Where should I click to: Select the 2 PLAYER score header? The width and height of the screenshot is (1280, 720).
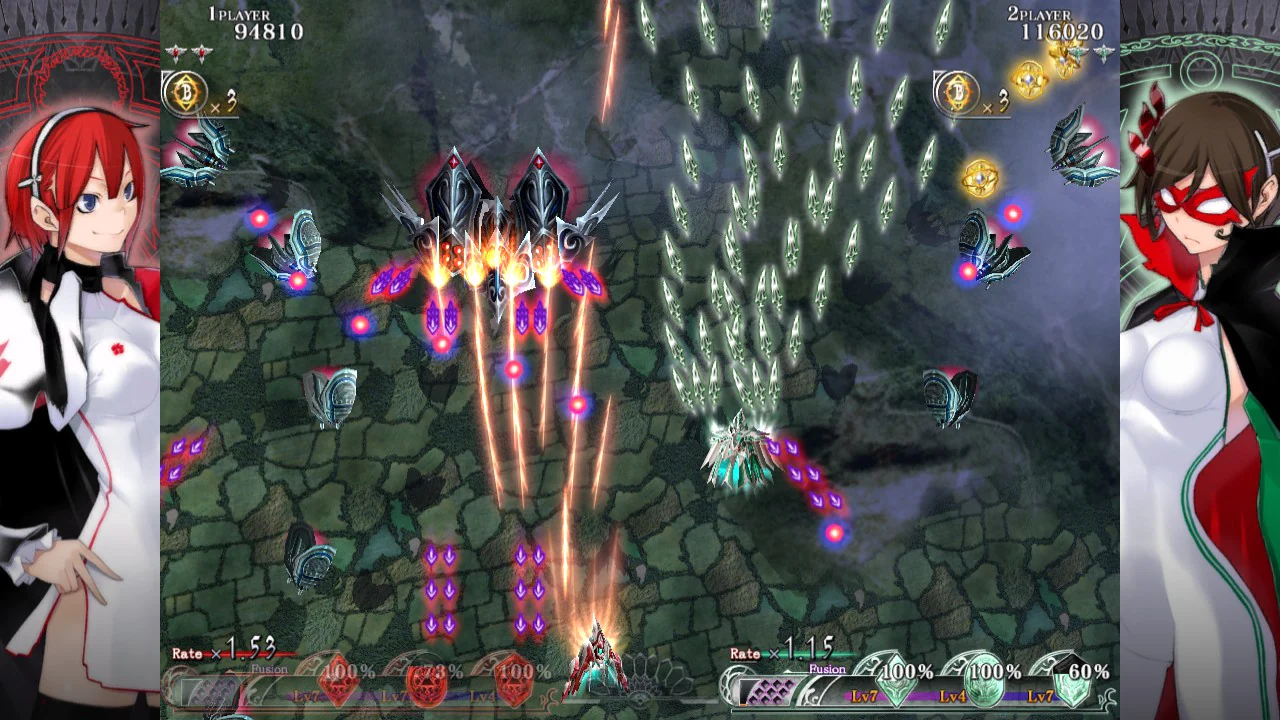1040,16
